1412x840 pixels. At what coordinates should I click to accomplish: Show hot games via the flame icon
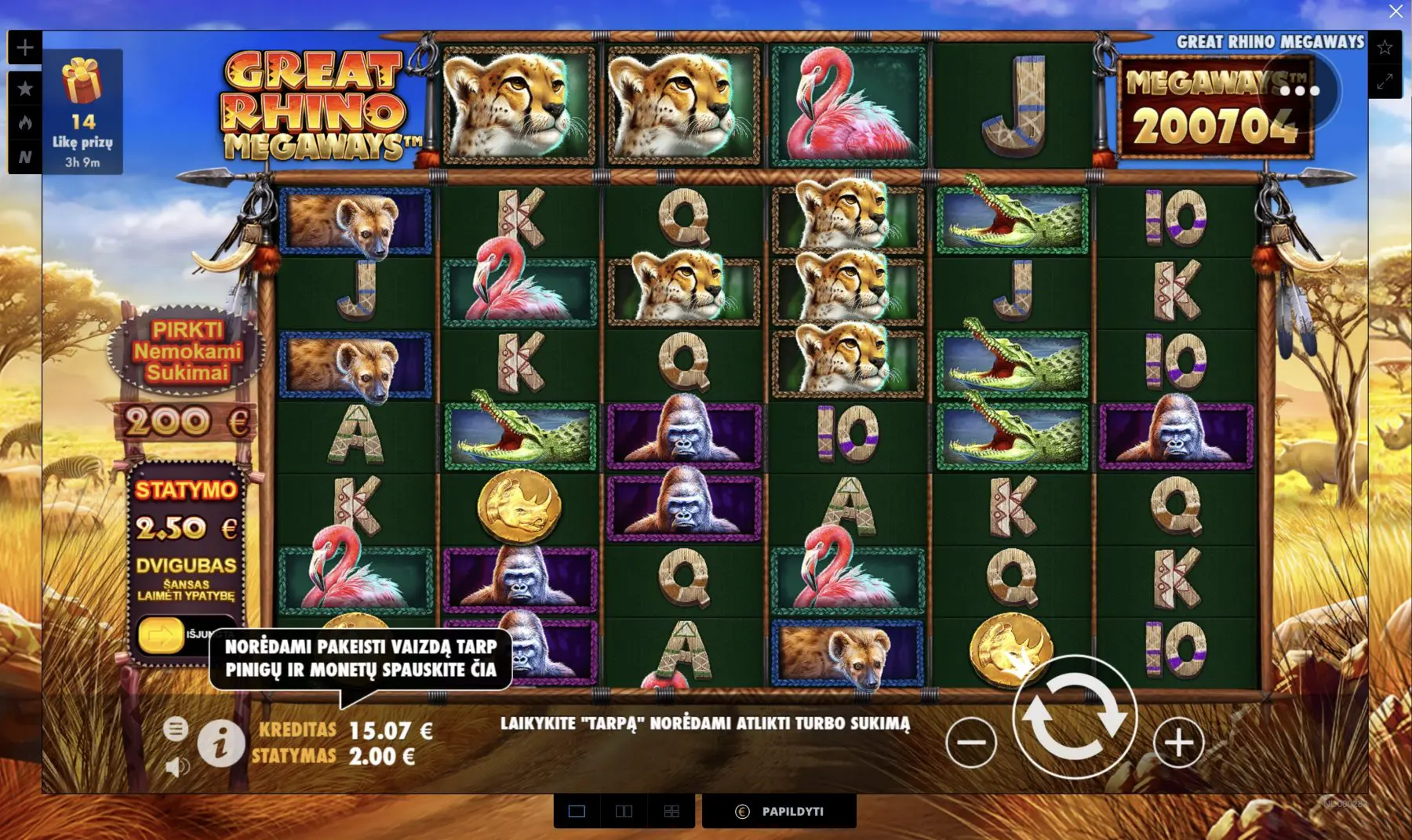point(25,122)
